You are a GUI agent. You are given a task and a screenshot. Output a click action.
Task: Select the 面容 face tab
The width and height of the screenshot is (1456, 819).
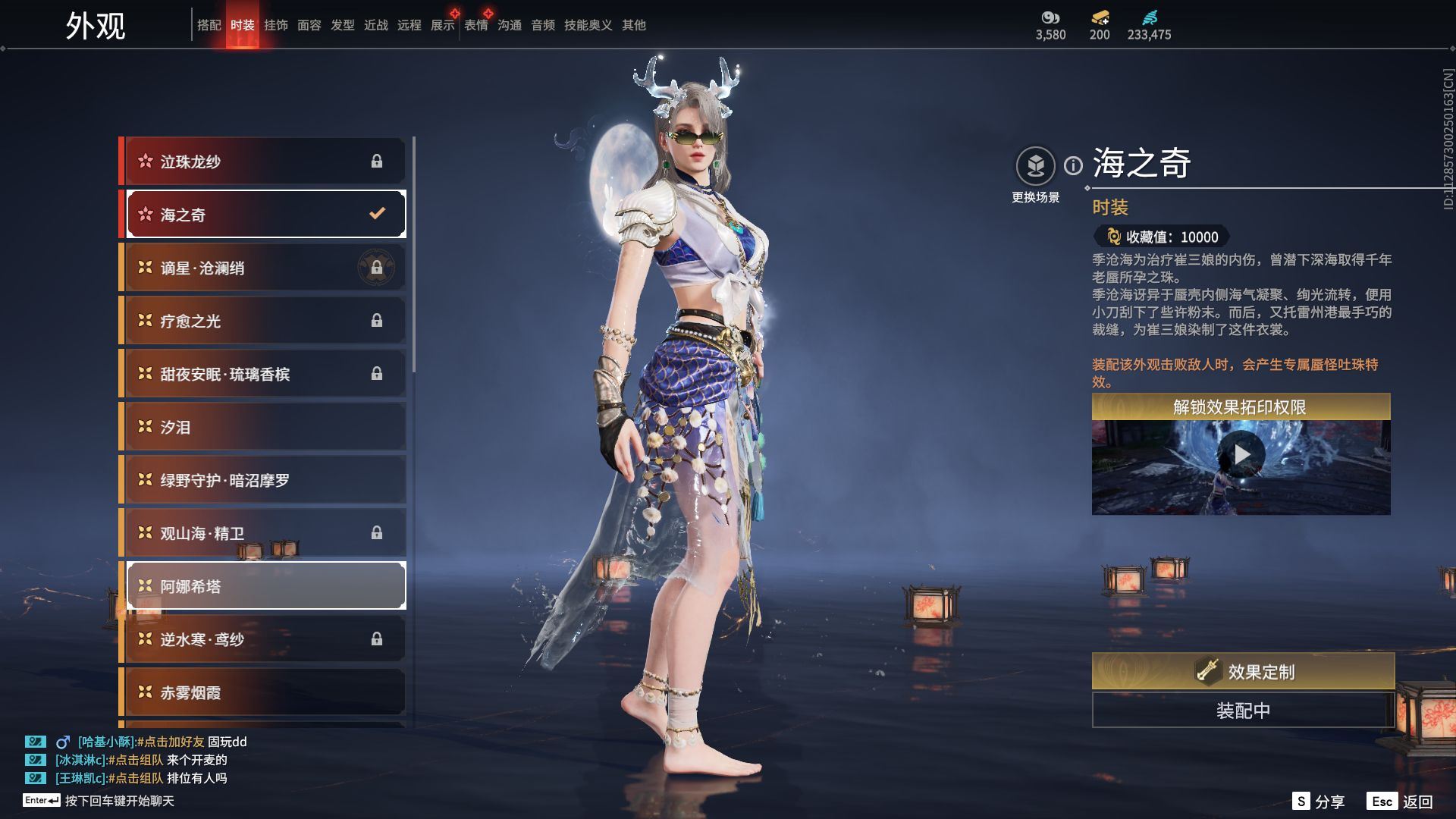[309, 25]
